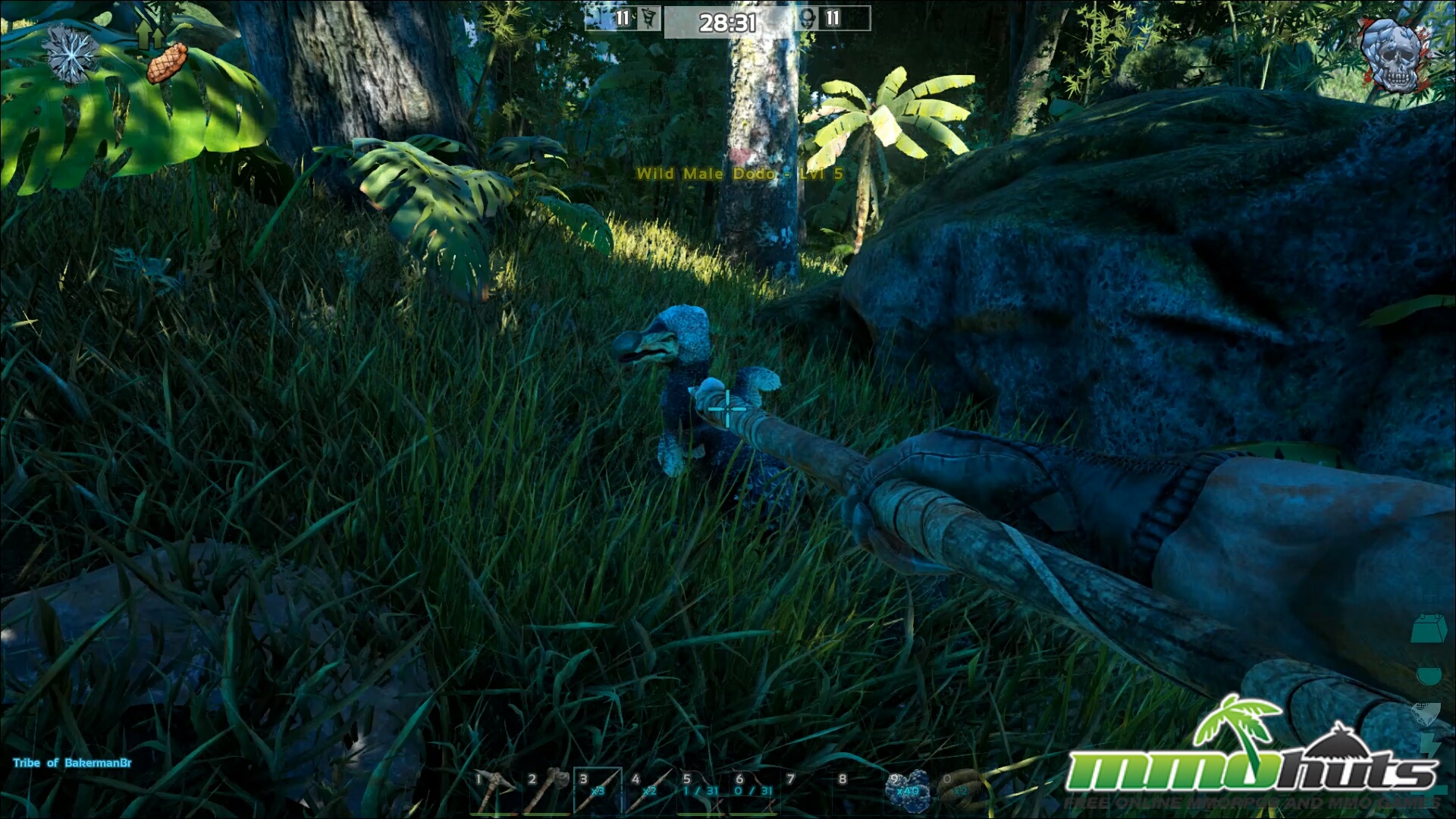Click the green durability bar under slot 1

(493, 814)
